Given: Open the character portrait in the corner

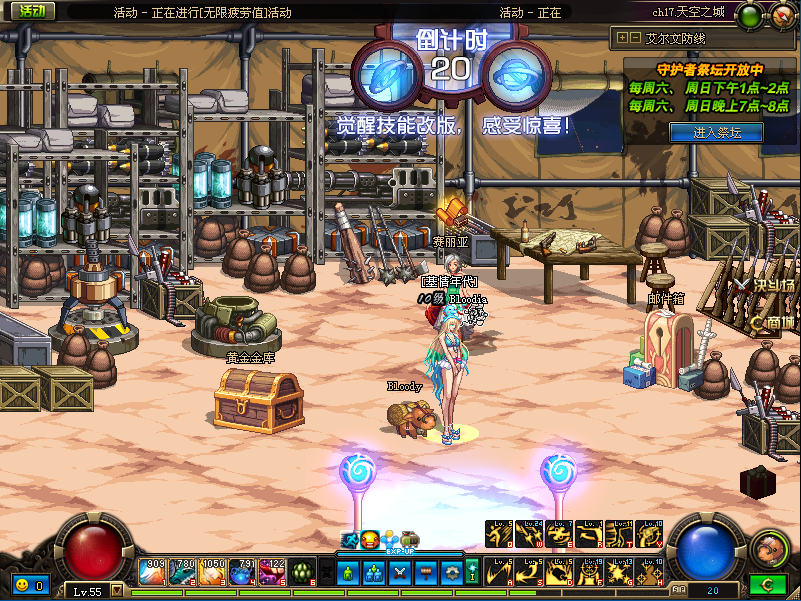Looking at the screenshot, I should [x=768, y=549].
